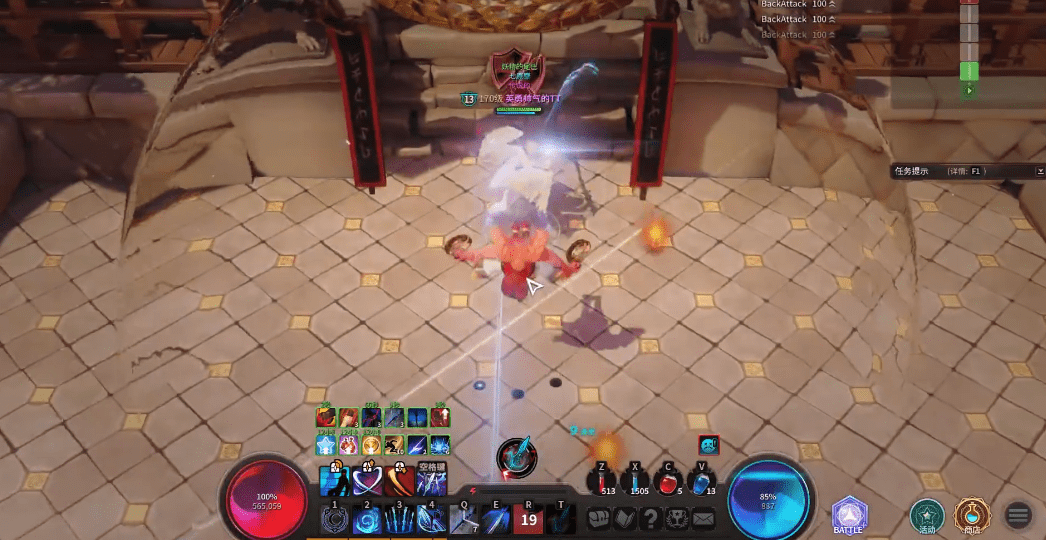Click the green play arrow button
The width and height of the screenshot is (1046, 540).
click(x=968, y=90)
